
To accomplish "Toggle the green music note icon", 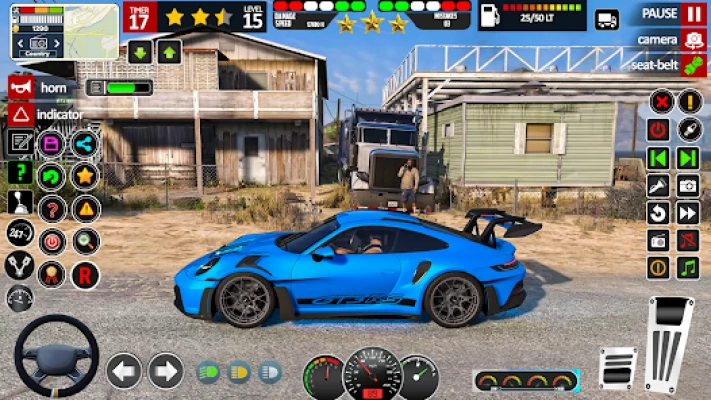I will (688, 268).
